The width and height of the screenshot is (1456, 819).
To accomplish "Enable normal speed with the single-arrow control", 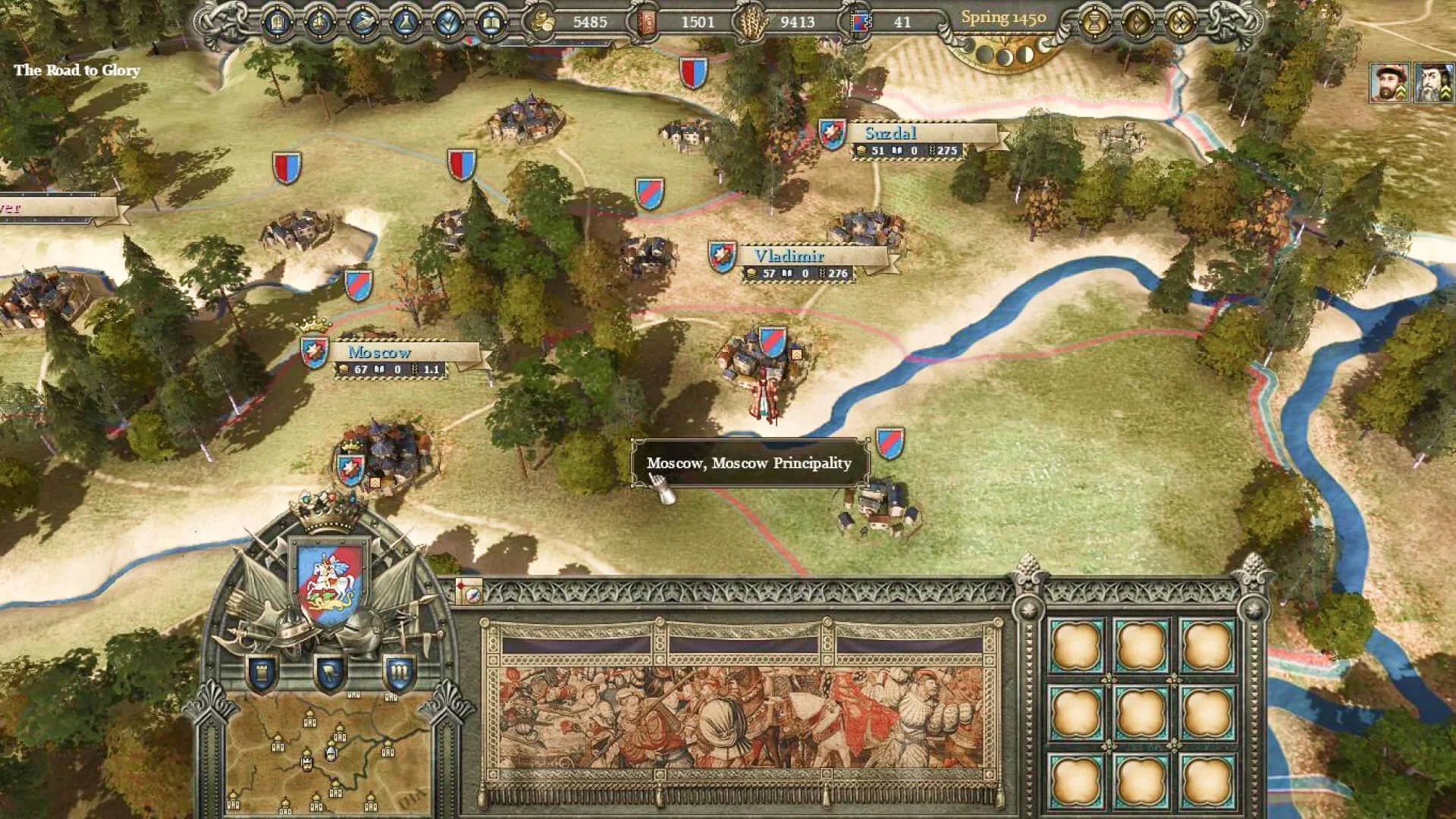I will click(x=1137, y=23).
